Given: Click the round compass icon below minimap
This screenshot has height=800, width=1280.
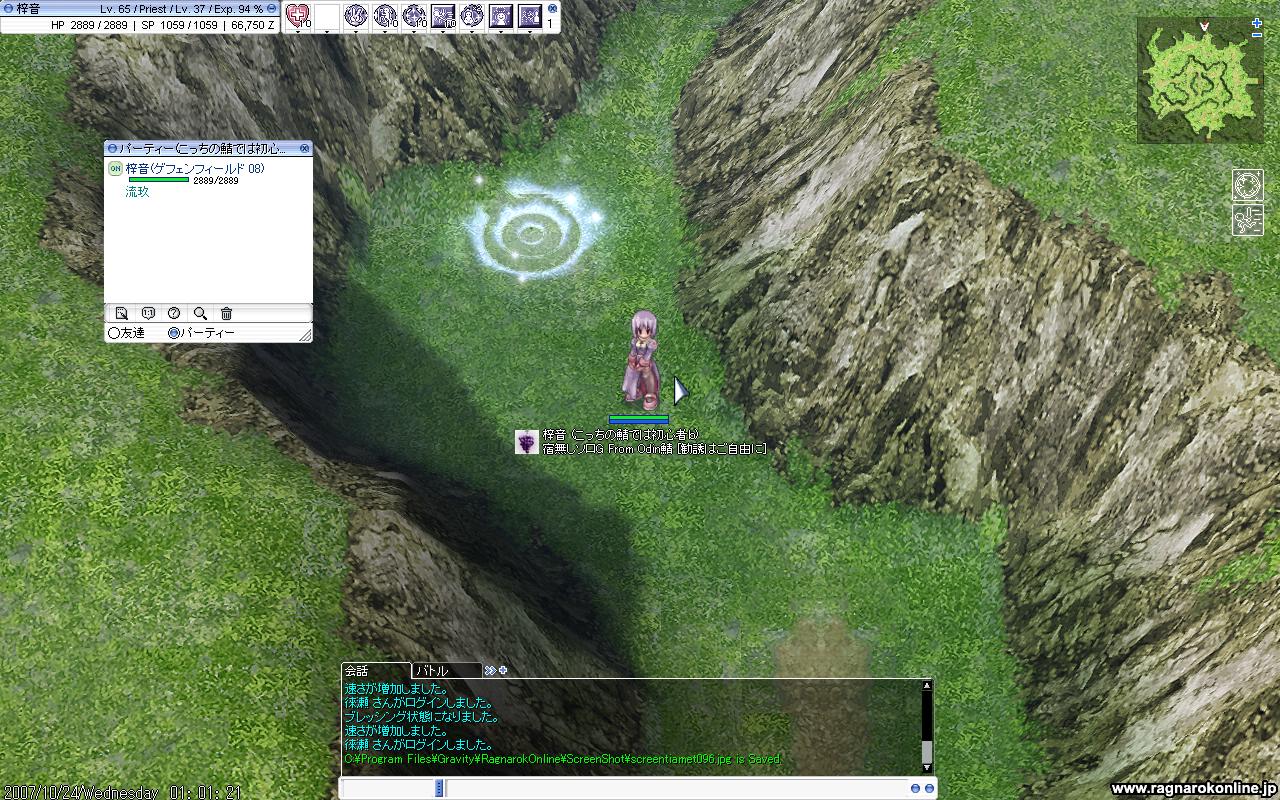Looking at the screenshot, I should pos(1247,185).
